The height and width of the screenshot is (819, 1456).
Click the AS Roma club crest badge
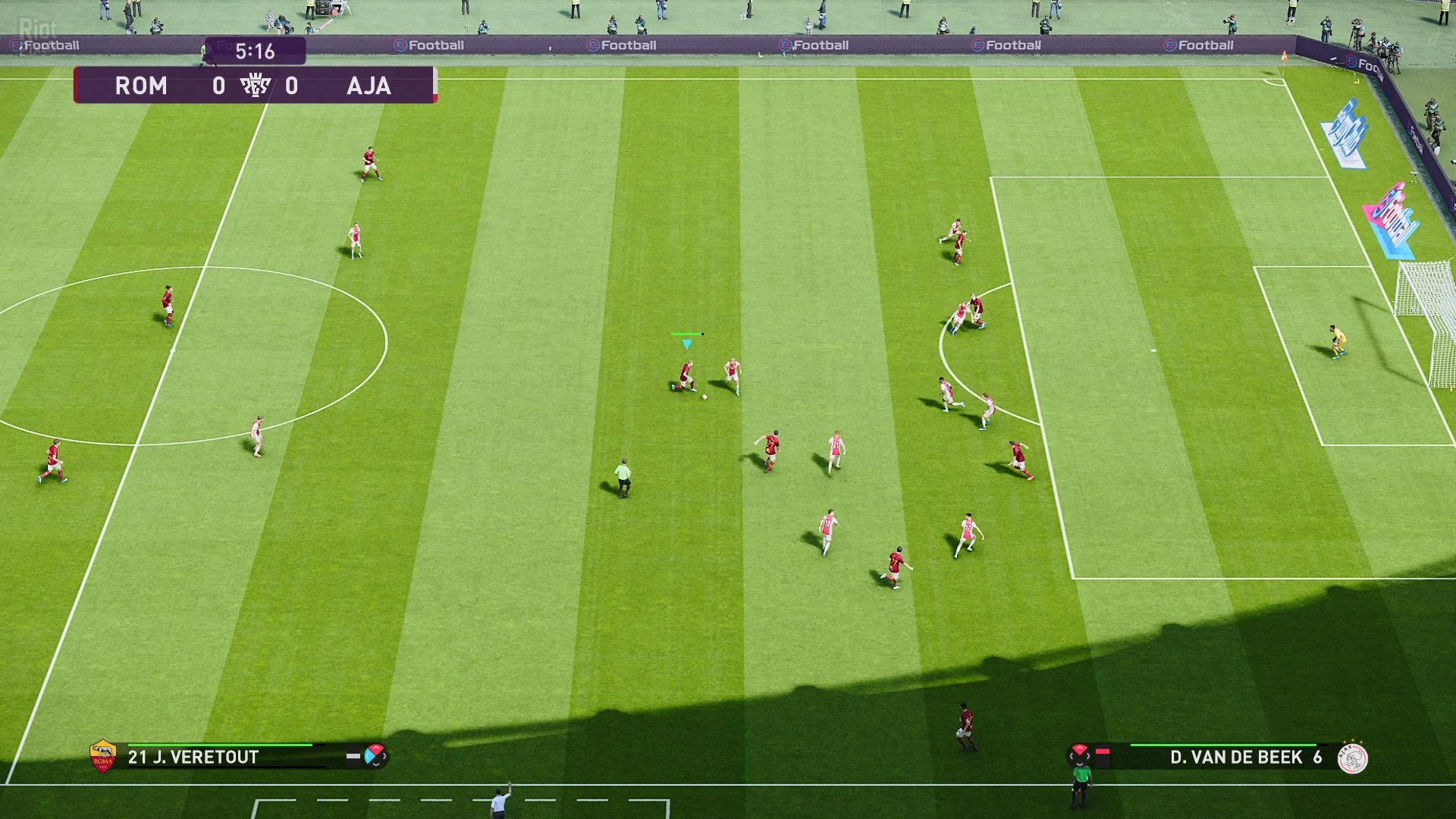coord(102,755)
